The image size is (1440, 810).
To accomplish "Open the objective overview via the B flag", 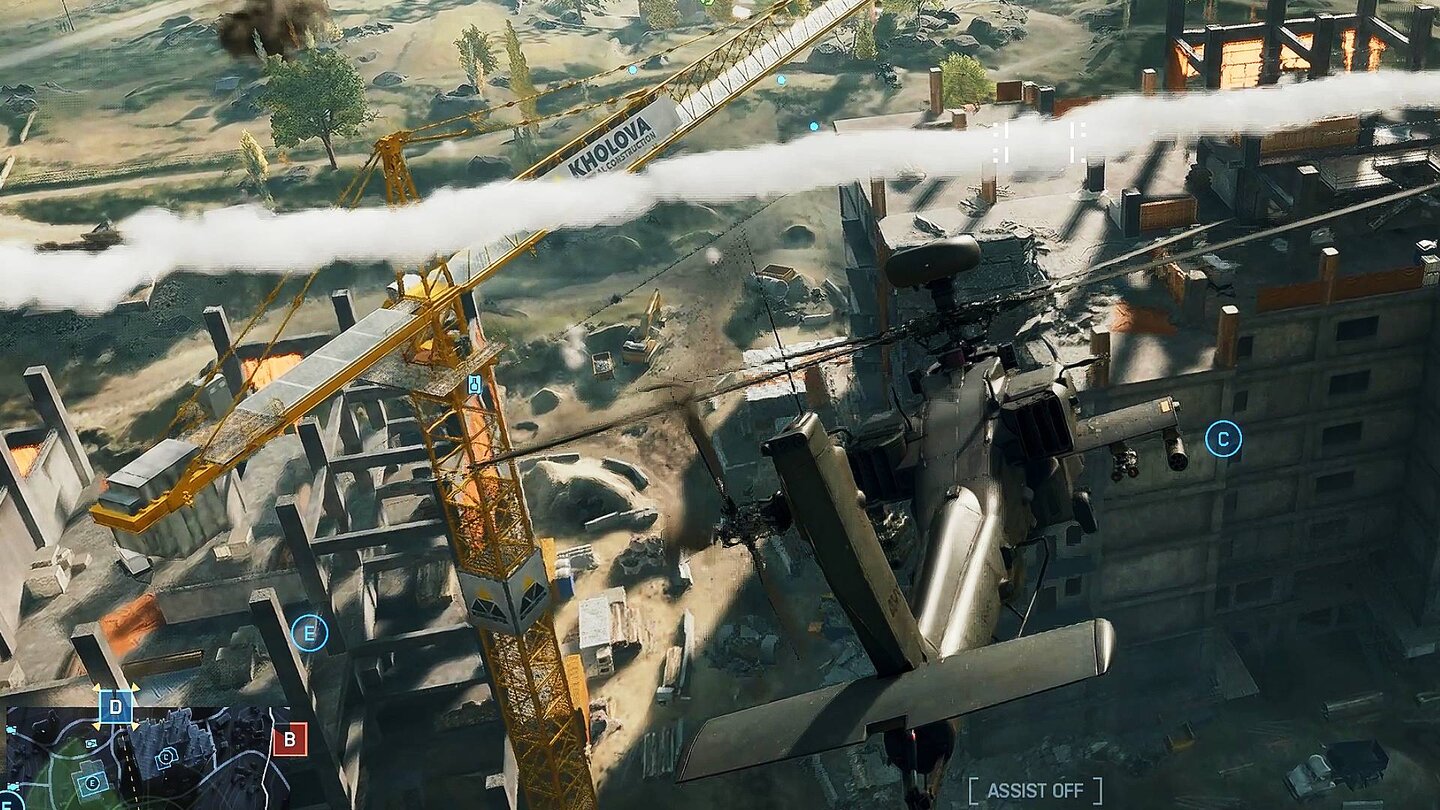I will (x=290, y=741).
